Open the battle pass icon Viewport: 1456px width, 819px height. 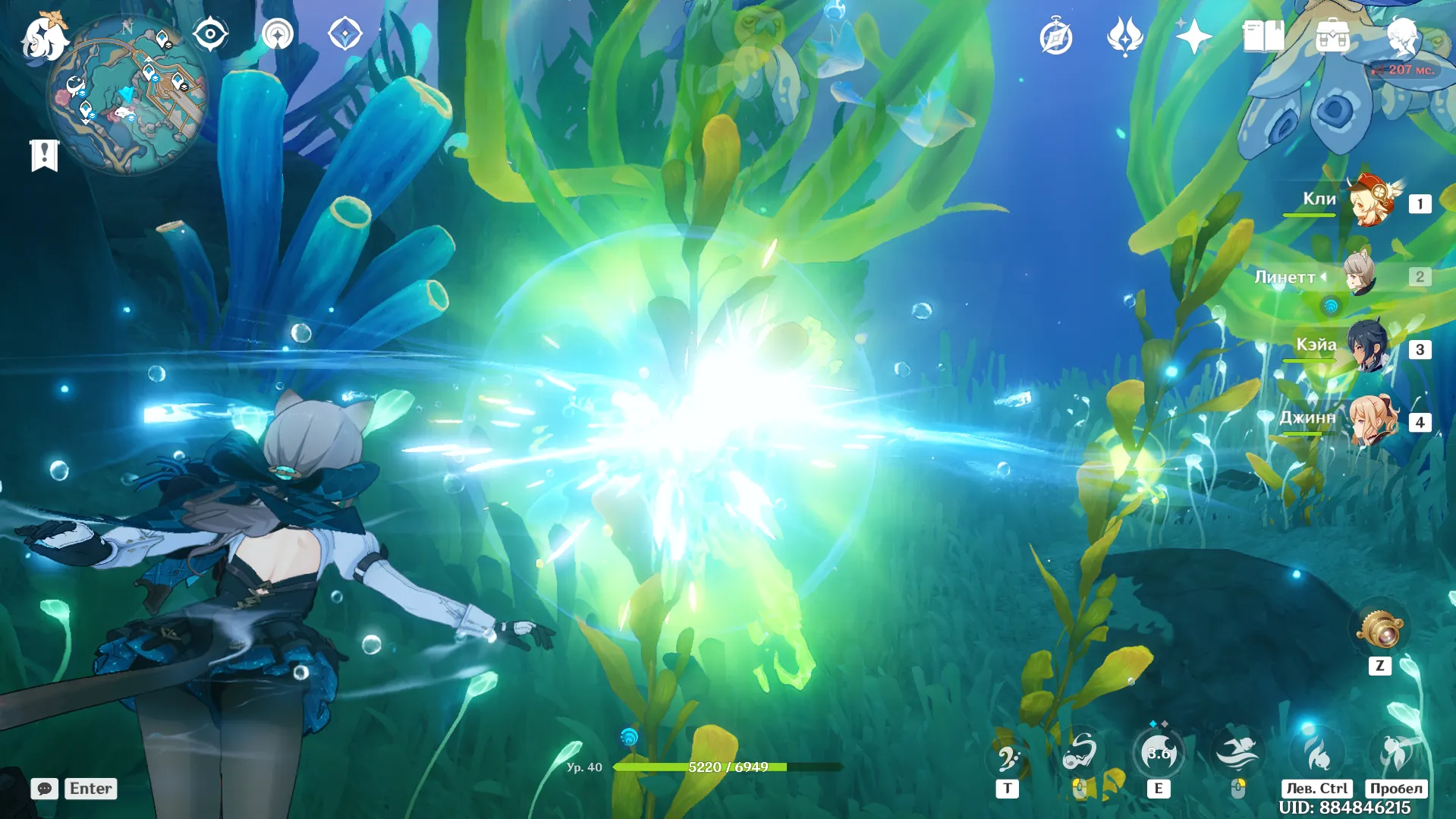tap(1124, 36)
